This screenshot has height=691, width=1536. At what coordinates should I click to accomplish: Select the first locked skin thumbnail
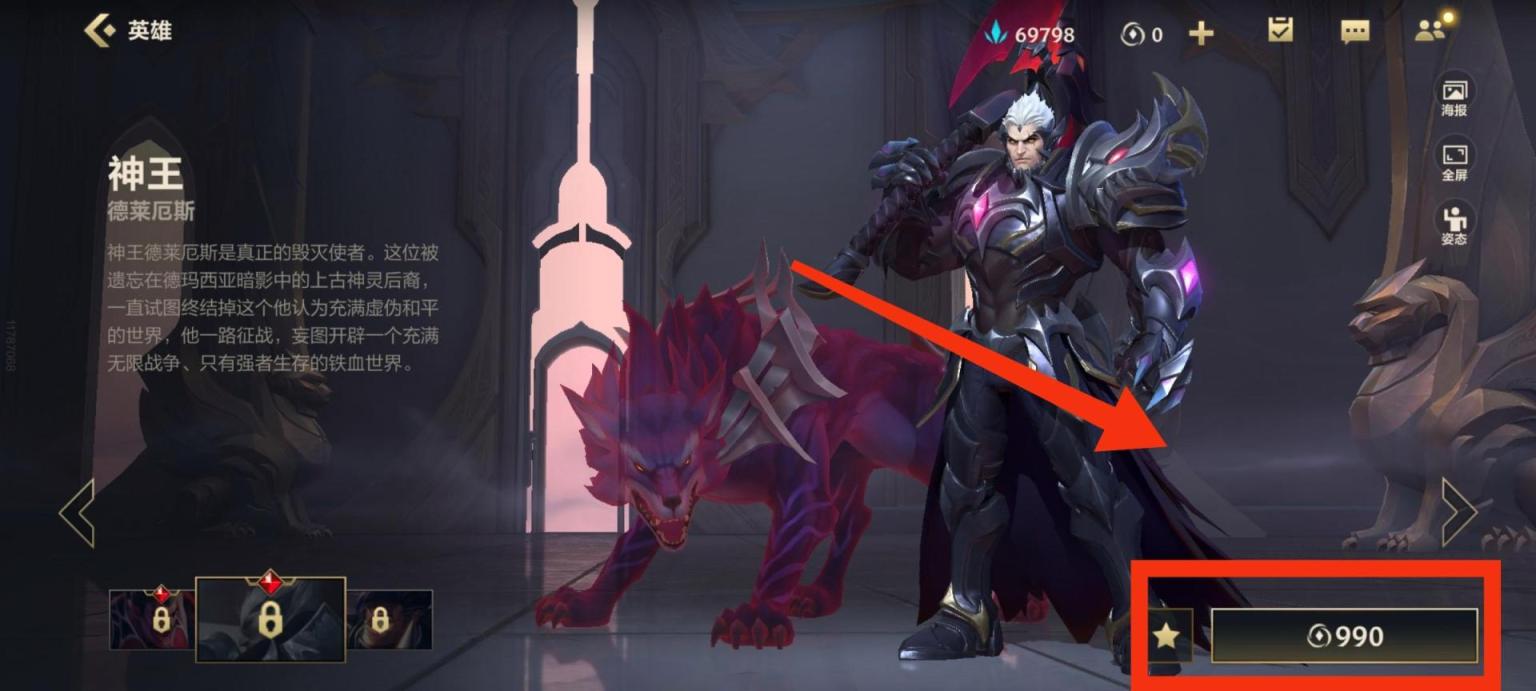click(x=152, y=619)
